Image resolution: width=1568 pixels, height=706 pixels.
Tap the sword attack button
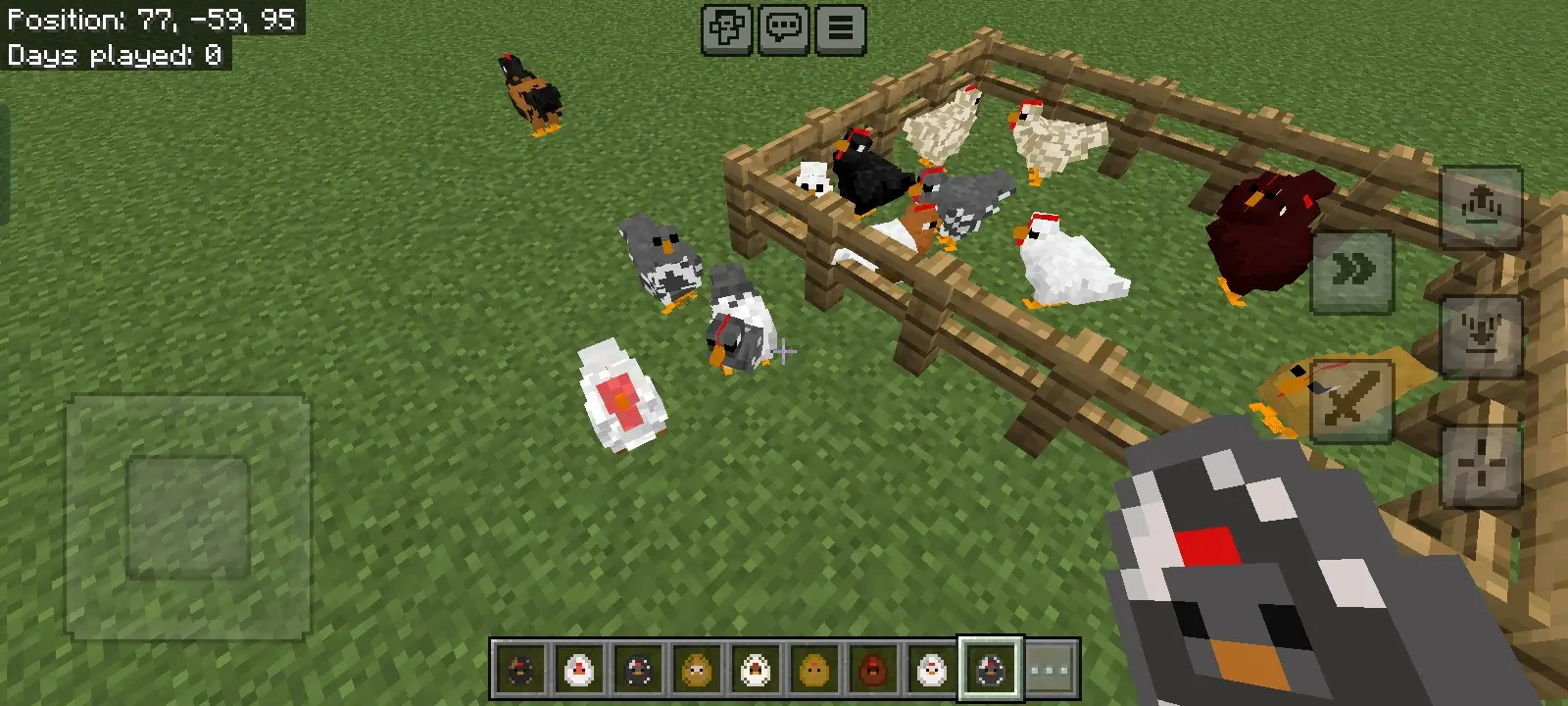click(x=1350, y=400)
